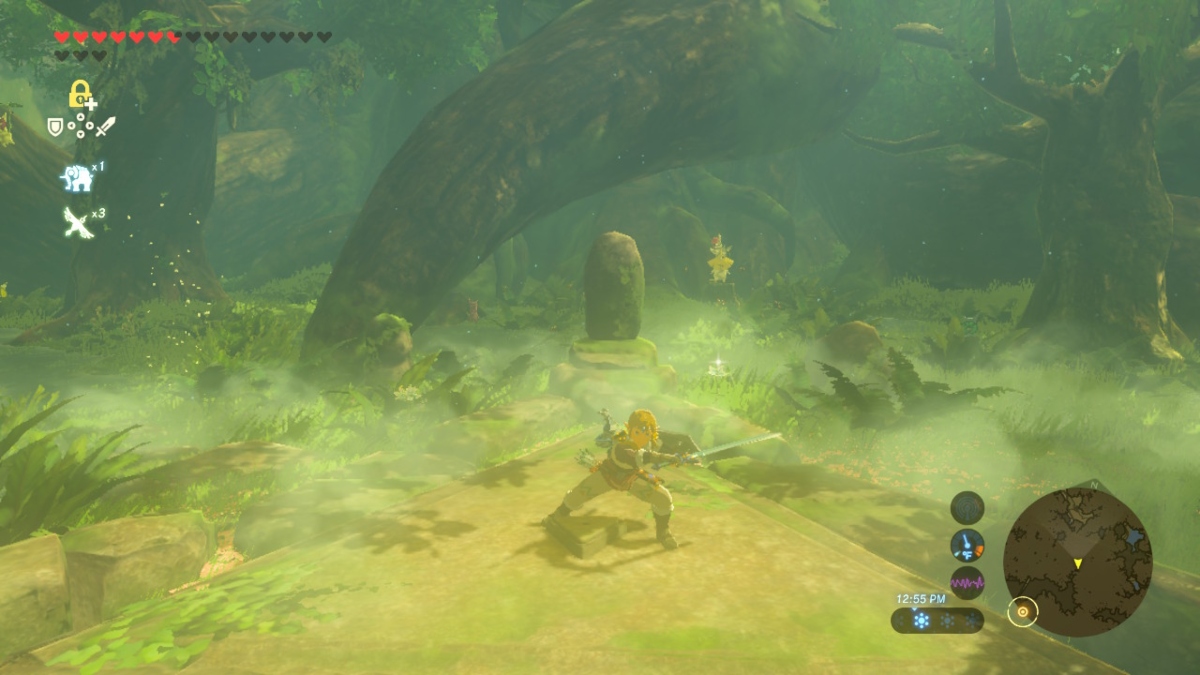Click the orange objective marker on minimap edge
The height and width of the screenshot is (675, 1200).
[x=1022, y=610]
